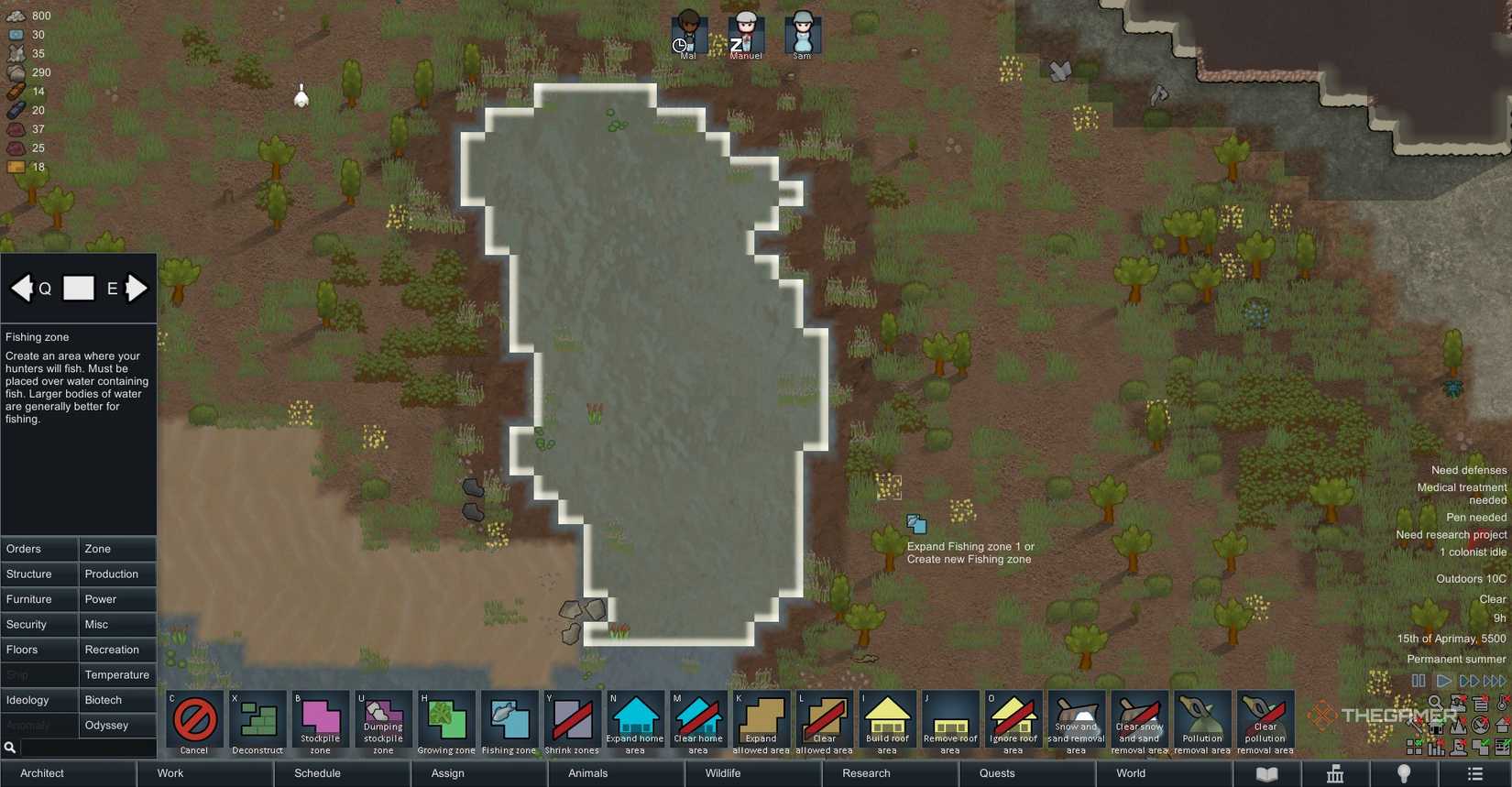Screen dimensions: 1512x787
Task: Click the 1 colonist idle alert
Action: pos(1473,552)
